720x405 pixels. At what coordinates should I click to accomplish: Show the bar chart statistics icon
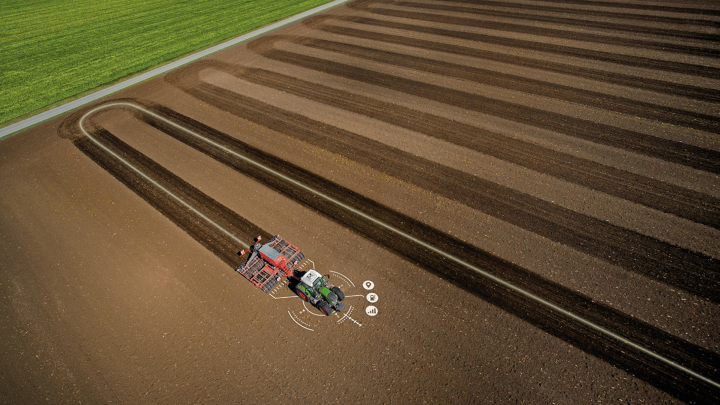(372, 311)
